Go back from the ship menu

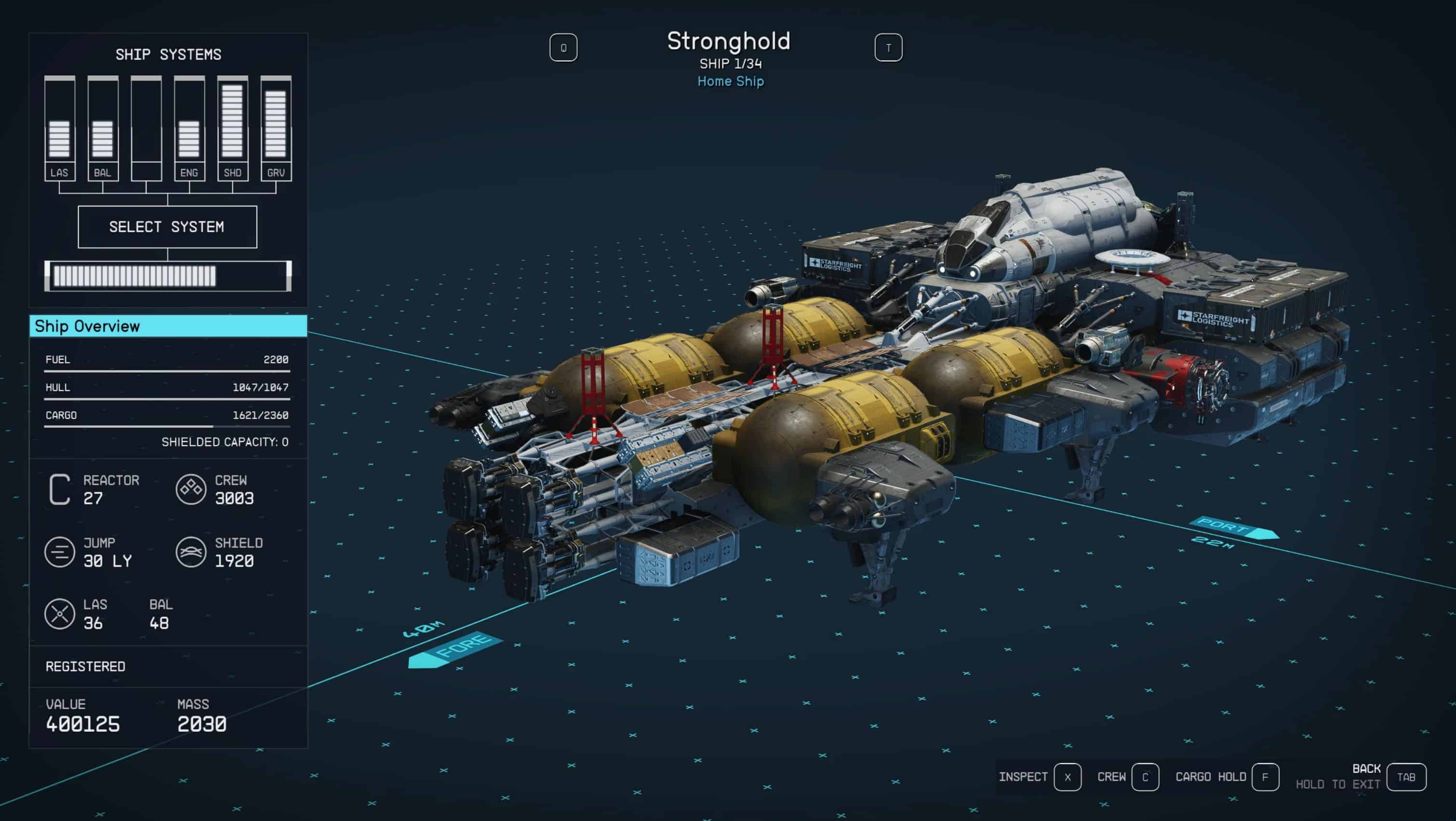pos(1405,777)
